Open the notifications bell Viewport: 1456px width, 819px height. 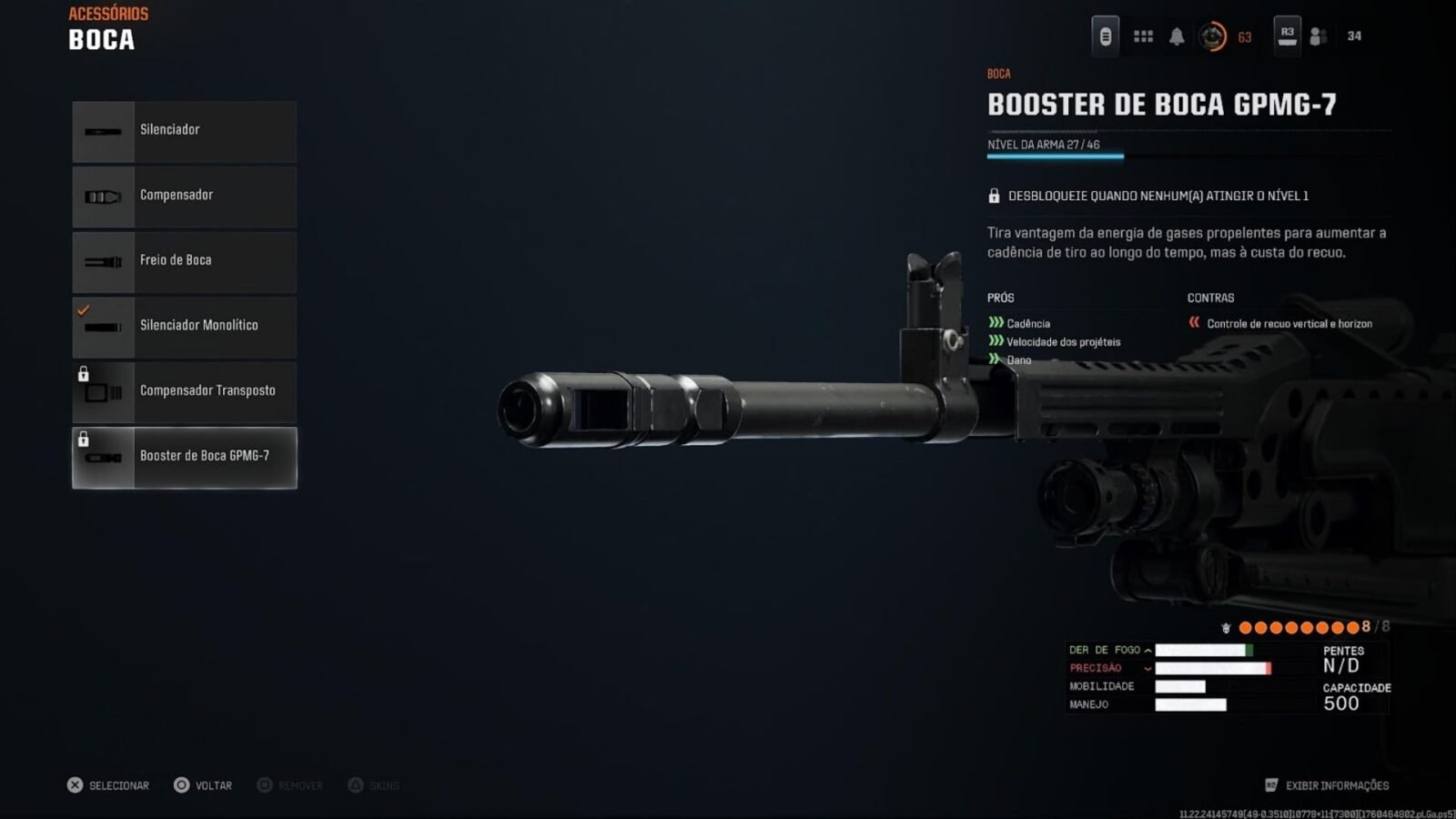point(1177,36)
